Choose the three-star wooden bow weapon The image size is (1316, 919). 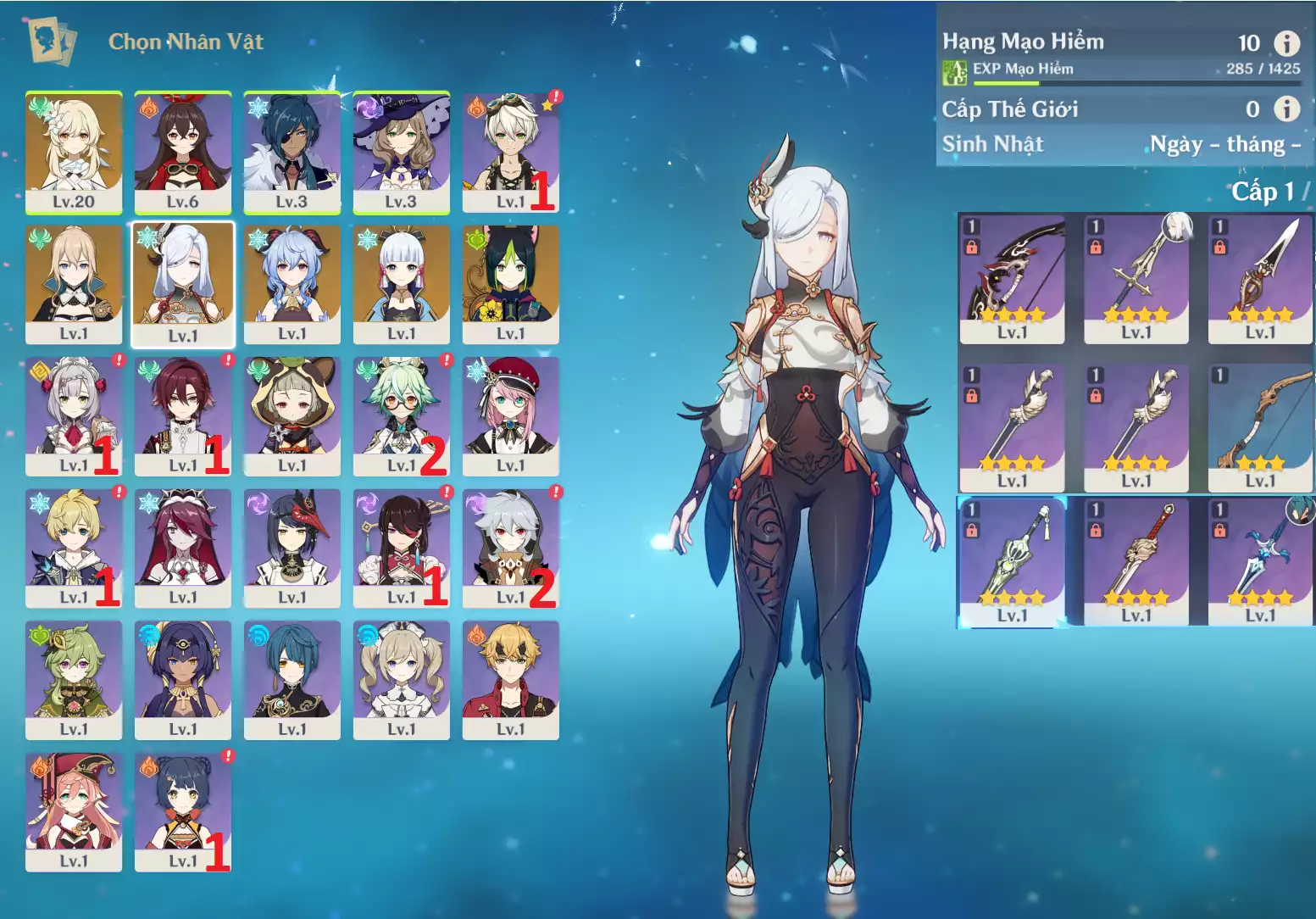pyautogui.click(x=1260, y=428)
